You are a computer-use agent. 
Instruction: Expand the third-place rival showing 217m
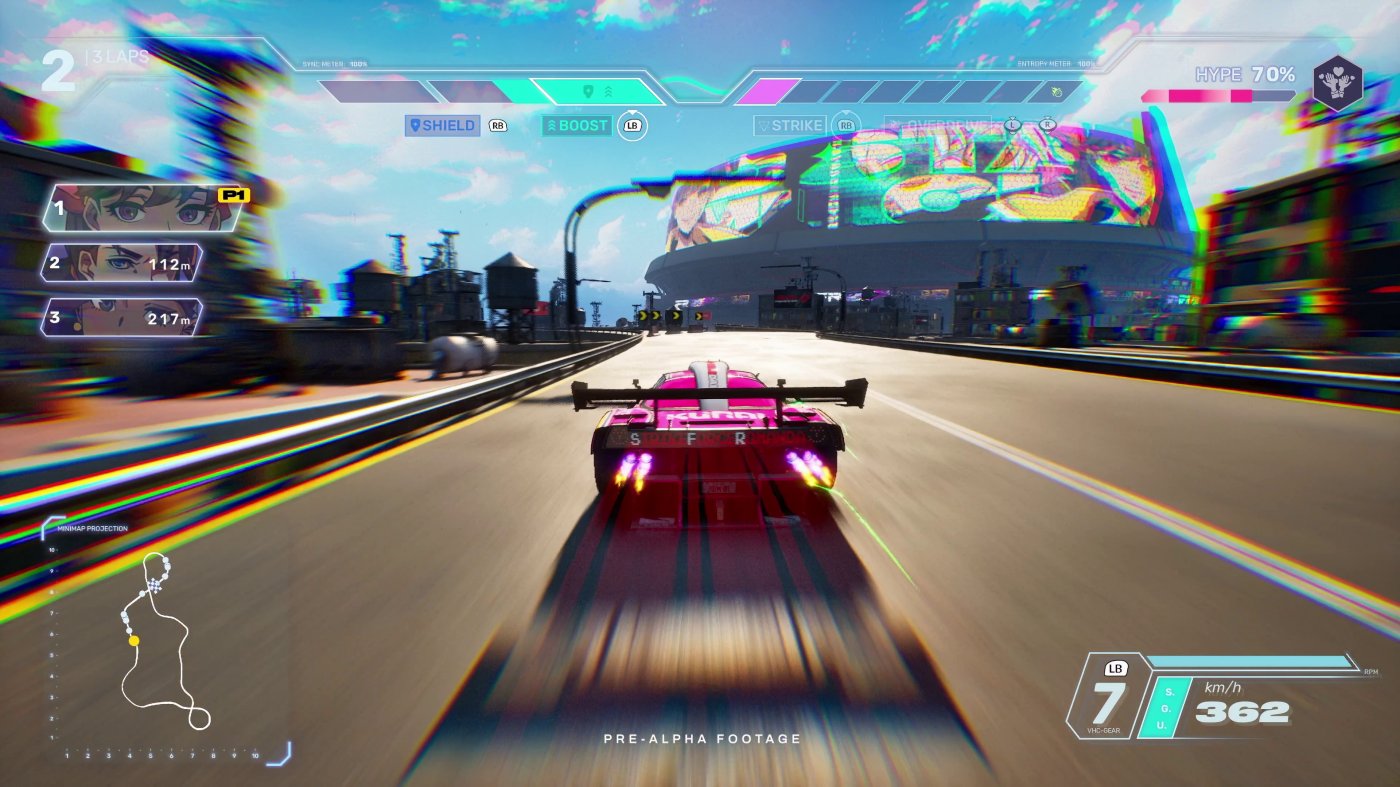coord(120,319)
